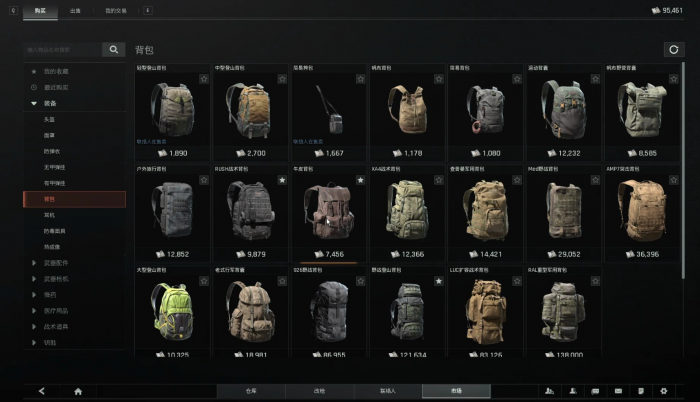Click the item search input field

point(62,49)
